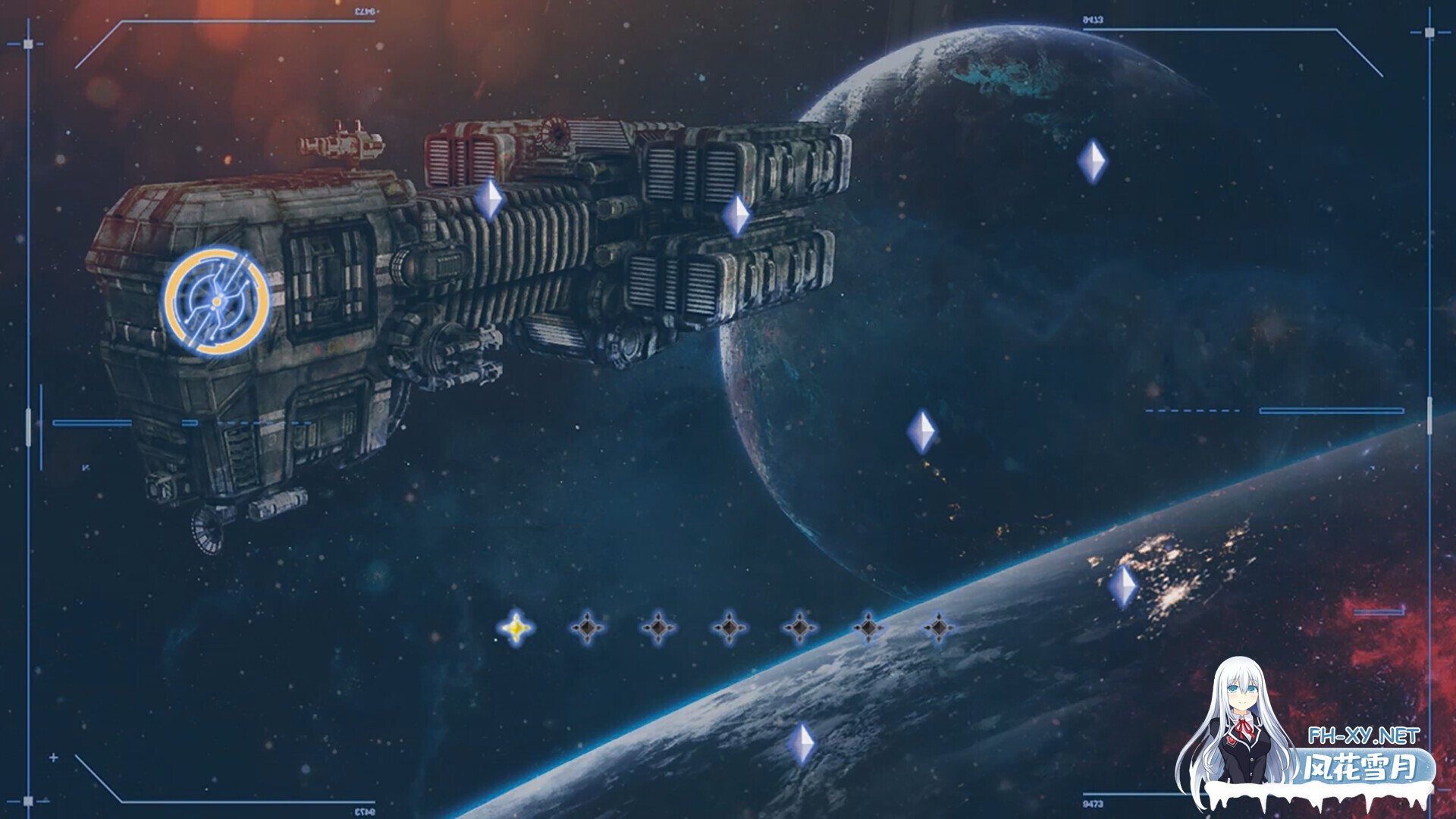Viewport: 1456px width, 819px height.
Task: Select the diamond marker on the ship's ribbed midsection
Action: (x=489, y=199)
